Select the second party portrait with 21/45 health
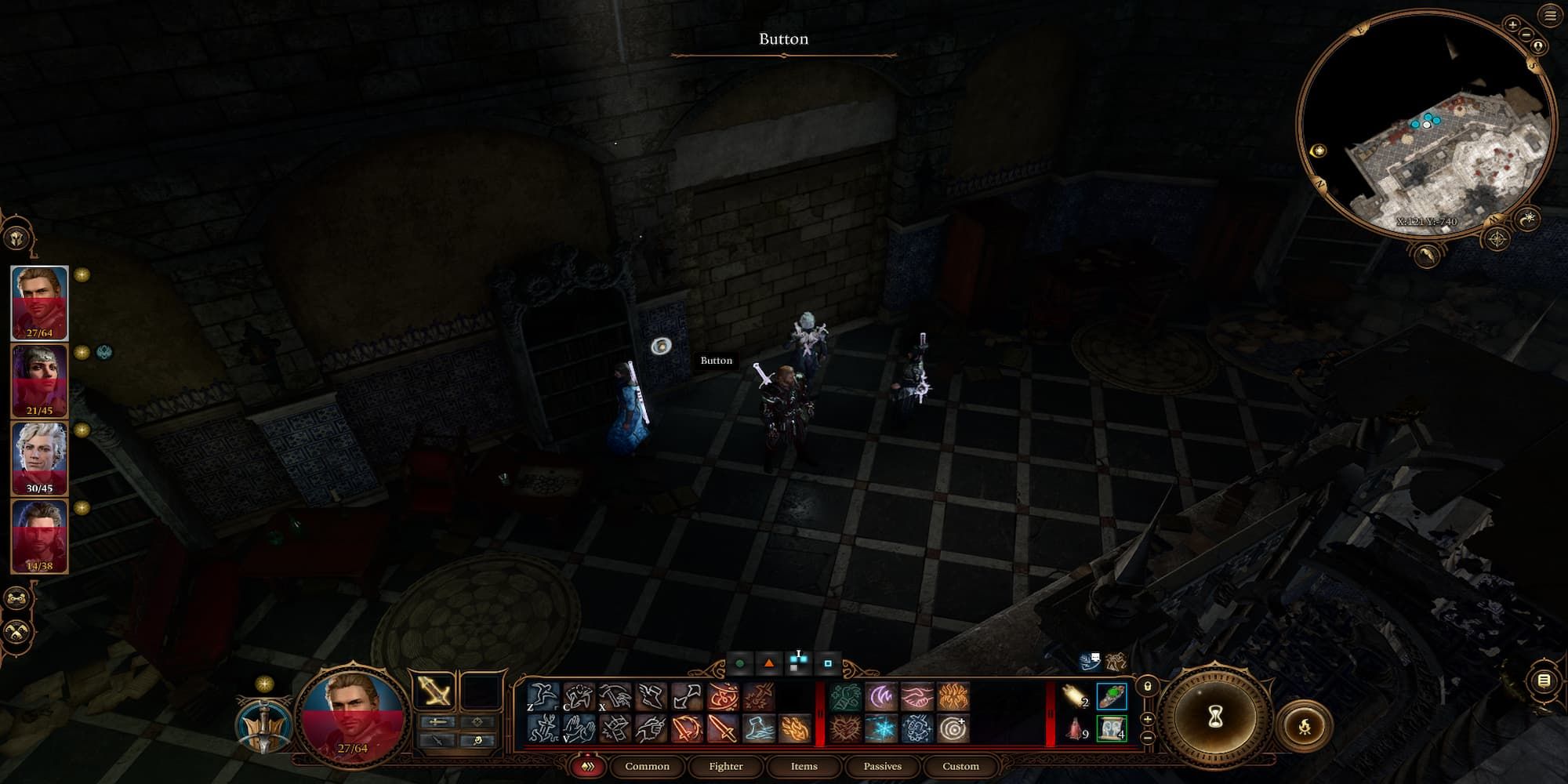 39,381
